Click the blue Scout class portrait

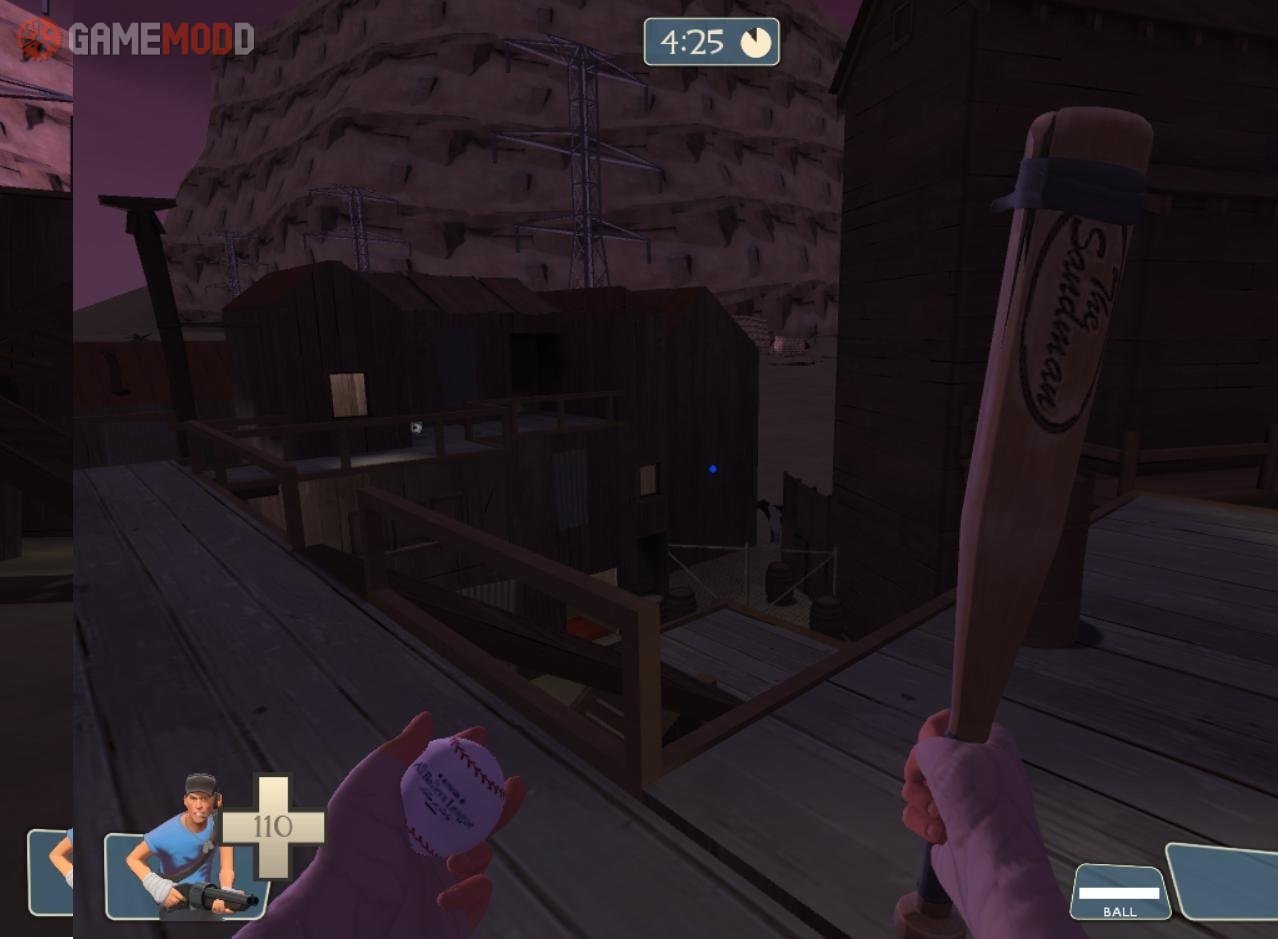point(190,843)
